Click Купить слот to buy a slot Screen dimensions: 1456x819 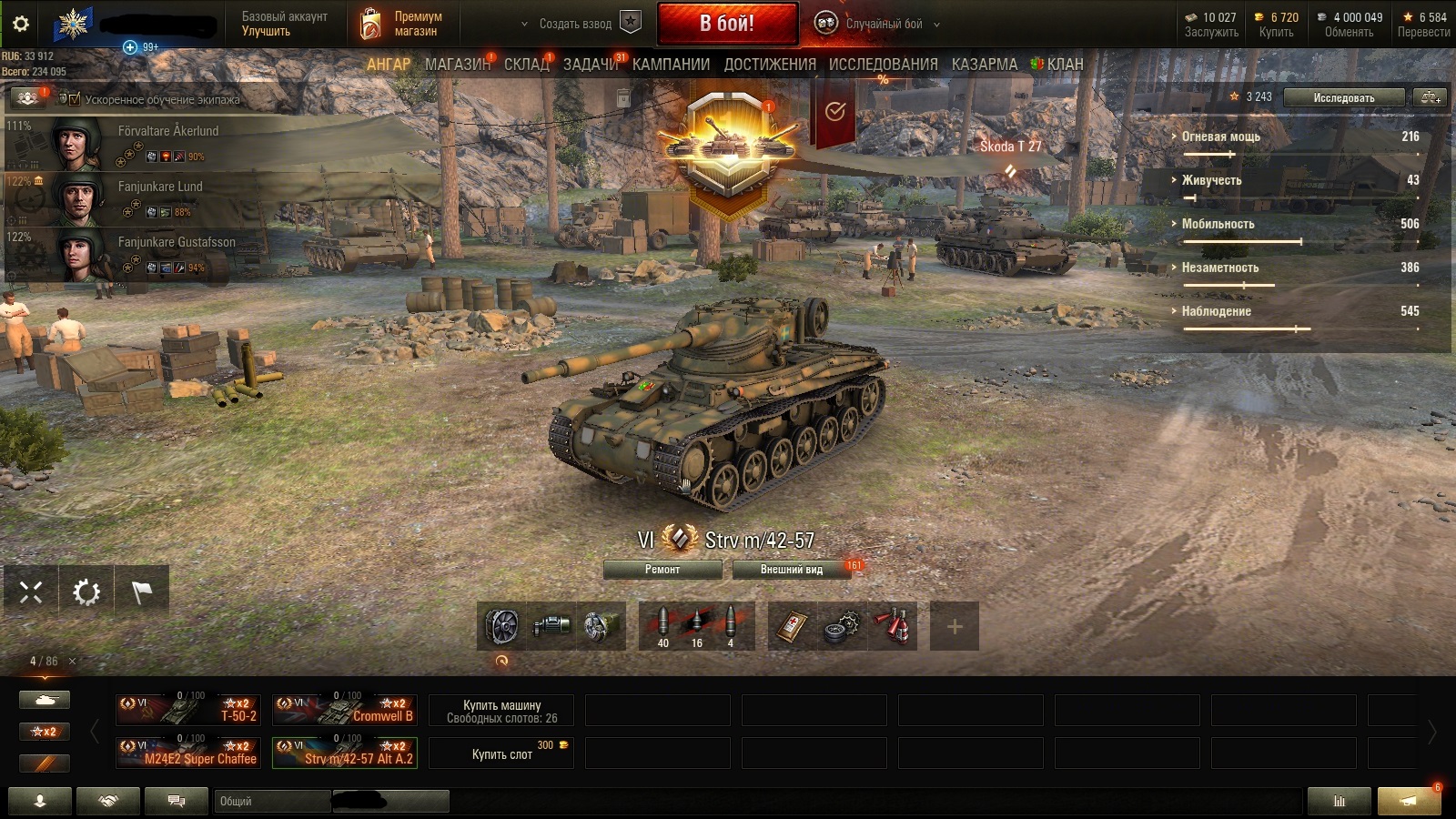tap(501, 753)
